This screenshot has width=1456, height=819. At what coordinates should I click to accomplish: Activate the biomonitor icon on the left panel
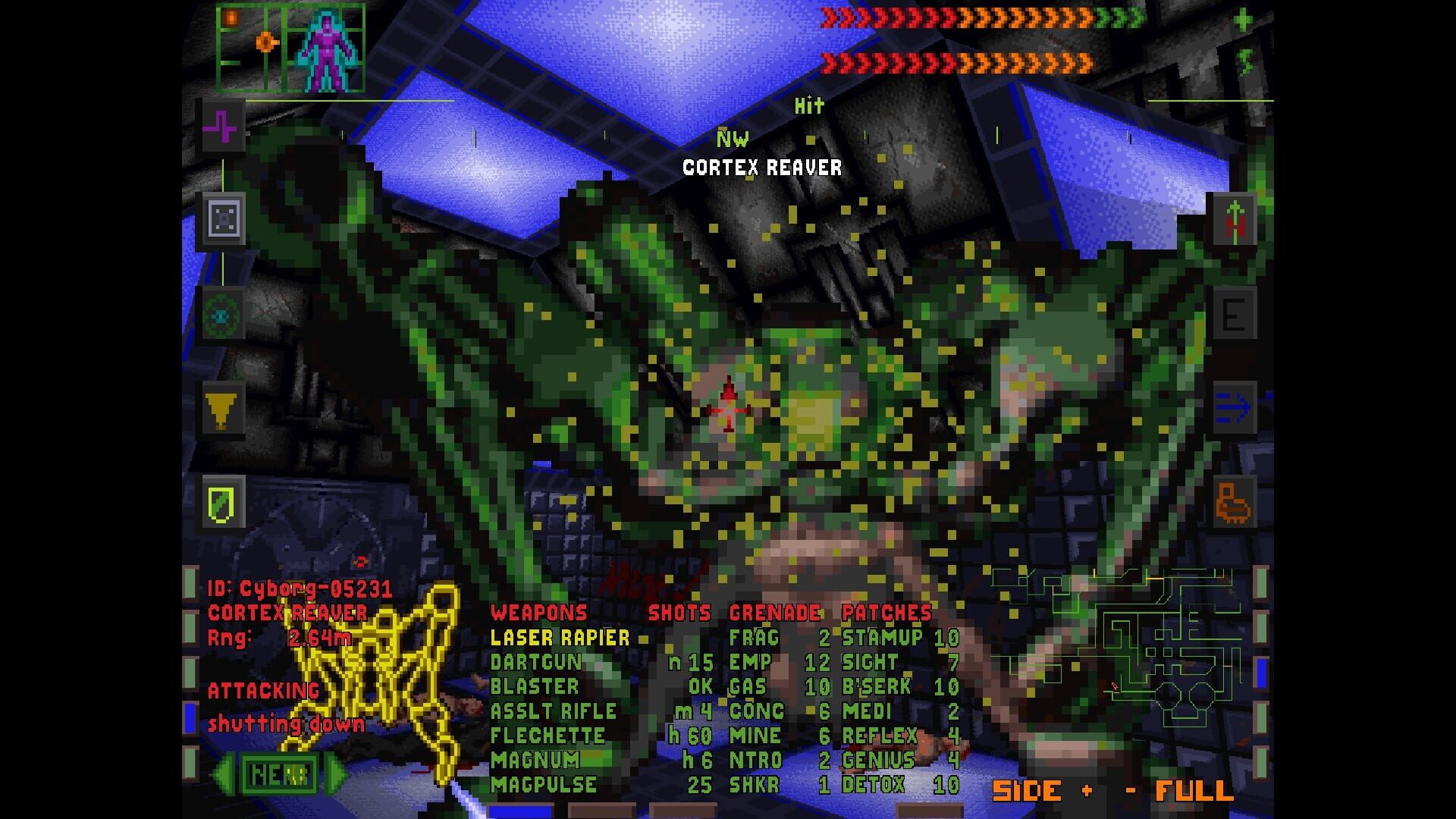(x=222, y=128)
